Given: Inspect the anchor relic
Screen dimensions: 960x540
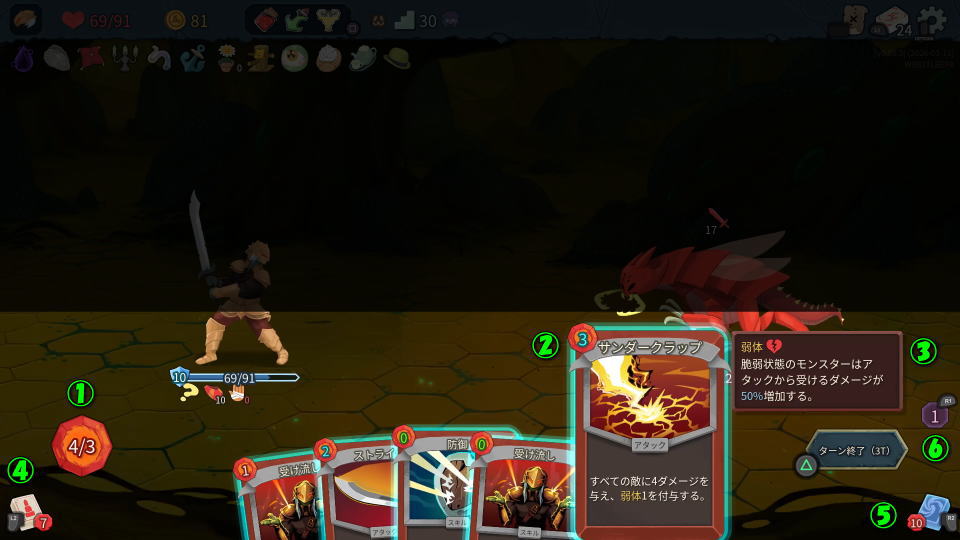Looking at the screenshot, I should coord(192,59).
